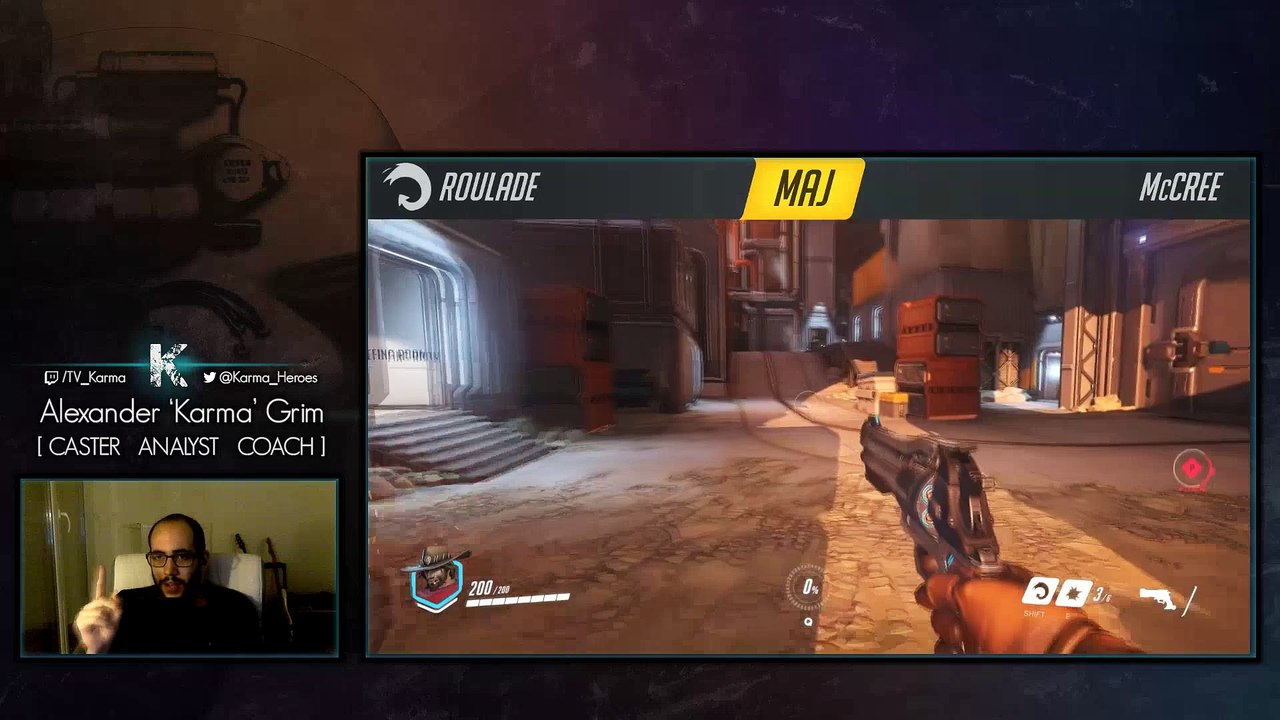Click the red objective marker icon
This screenshot has height=720, width=1280.
(x=1192, y=468)
